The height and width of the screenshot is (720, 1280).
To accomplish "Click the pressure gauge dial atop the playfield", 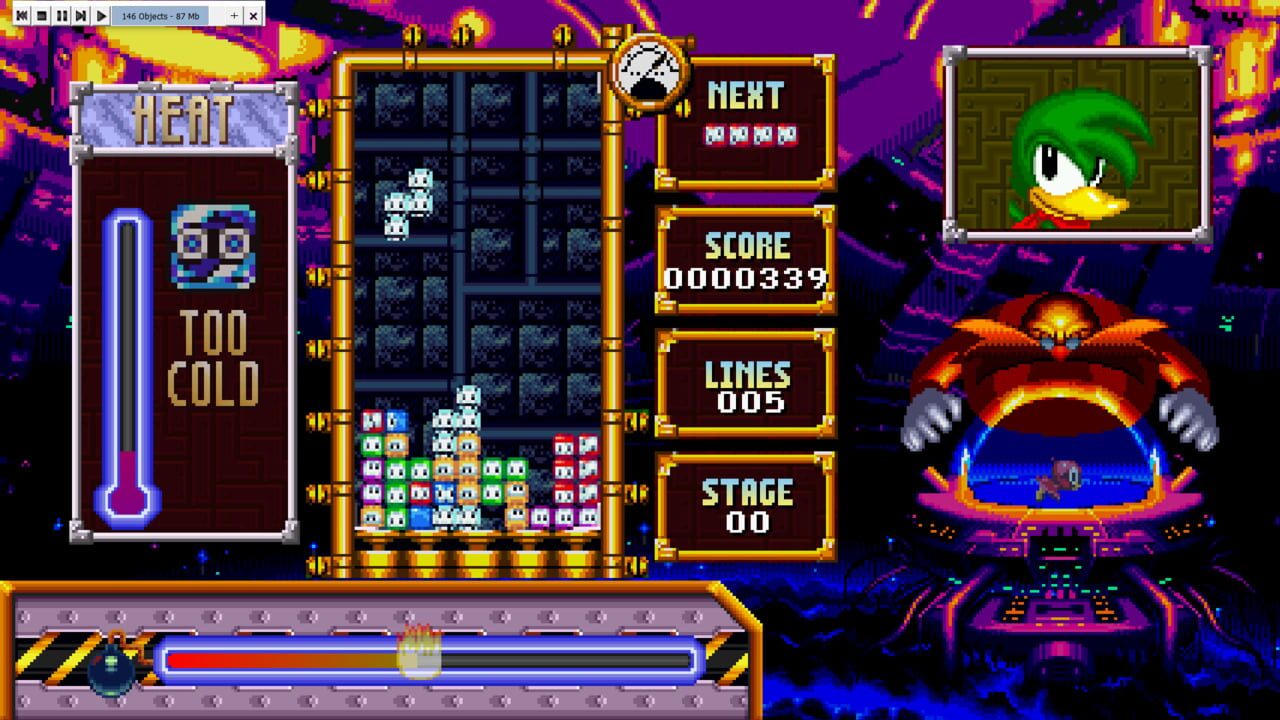I will coord(651,69).
